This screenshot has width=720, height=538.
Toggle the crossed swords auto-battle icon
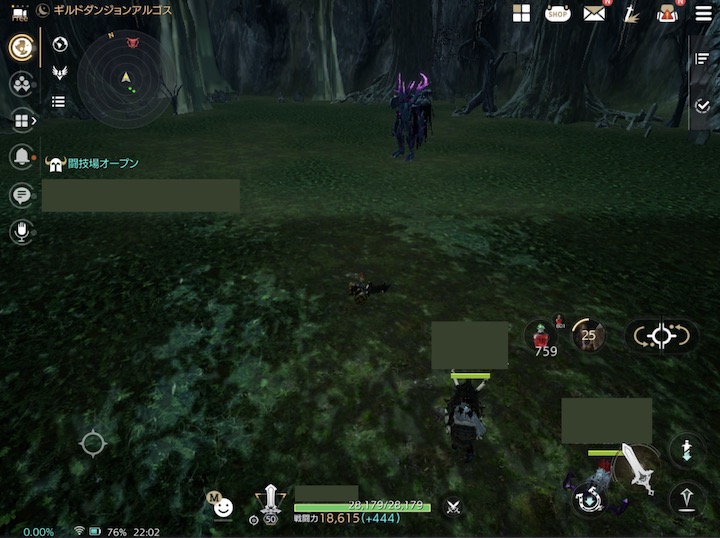pyautogui.click(x=453, y=507)
